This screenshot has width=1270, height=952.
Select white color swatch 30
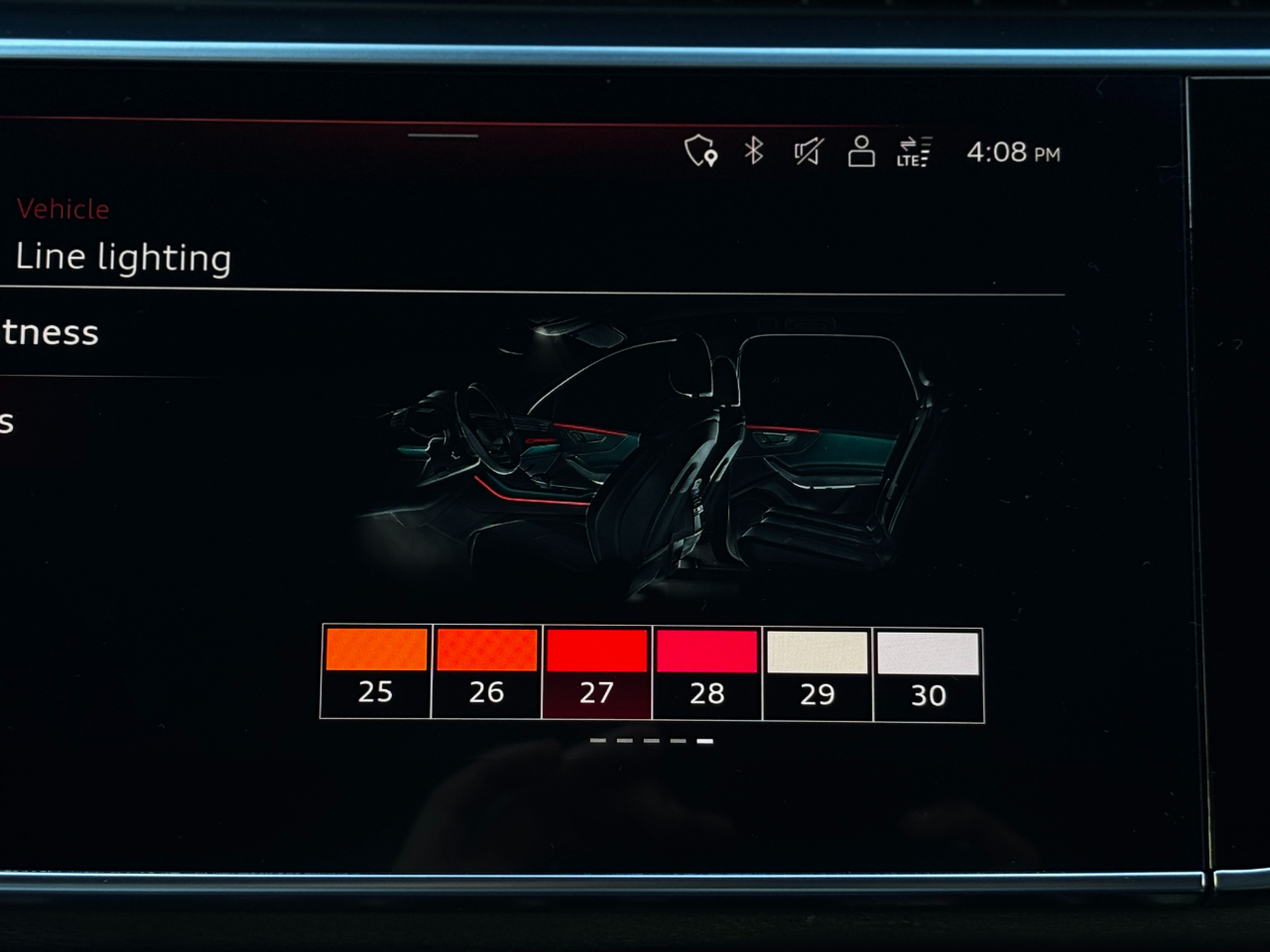(929, 675)
